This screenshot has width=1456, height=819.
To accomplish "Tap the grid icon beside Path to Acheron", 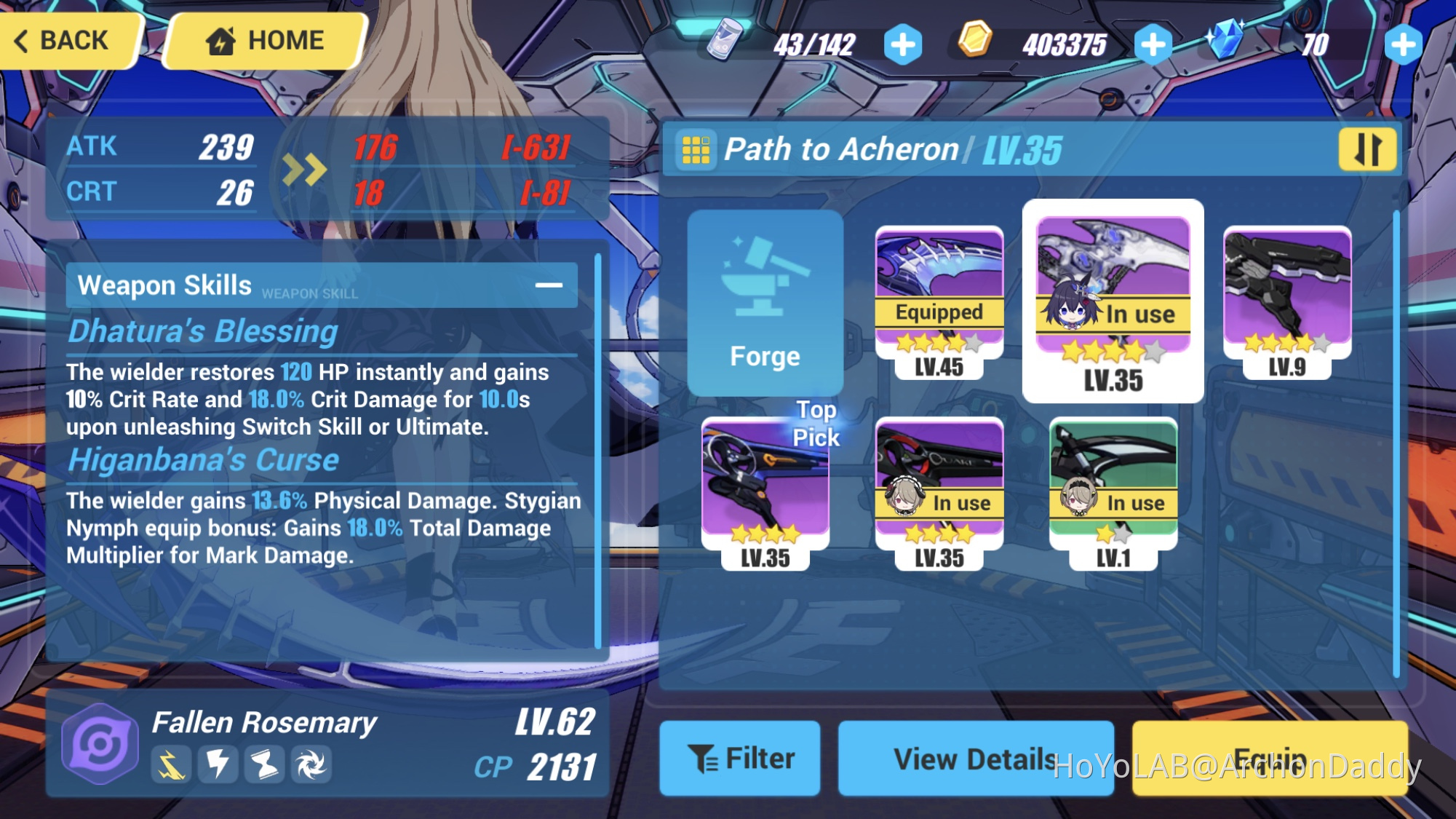I will click(x=697, y=149).
